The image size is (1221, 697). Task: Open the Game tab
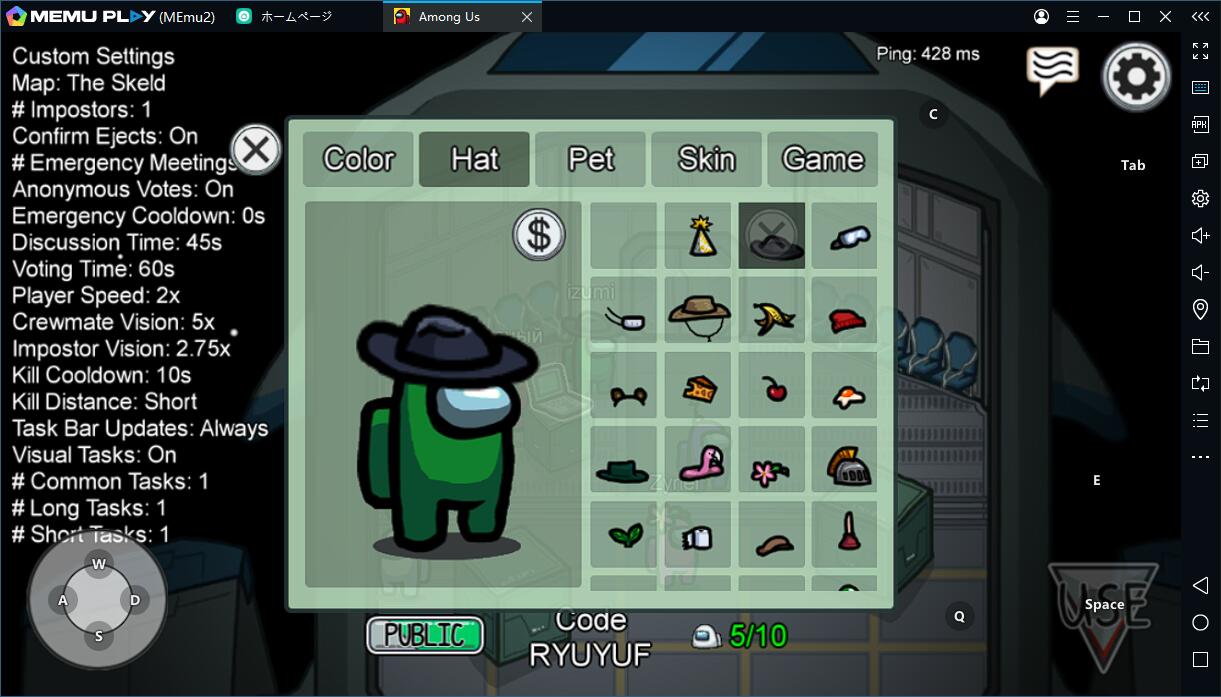[x=822, y=159]
